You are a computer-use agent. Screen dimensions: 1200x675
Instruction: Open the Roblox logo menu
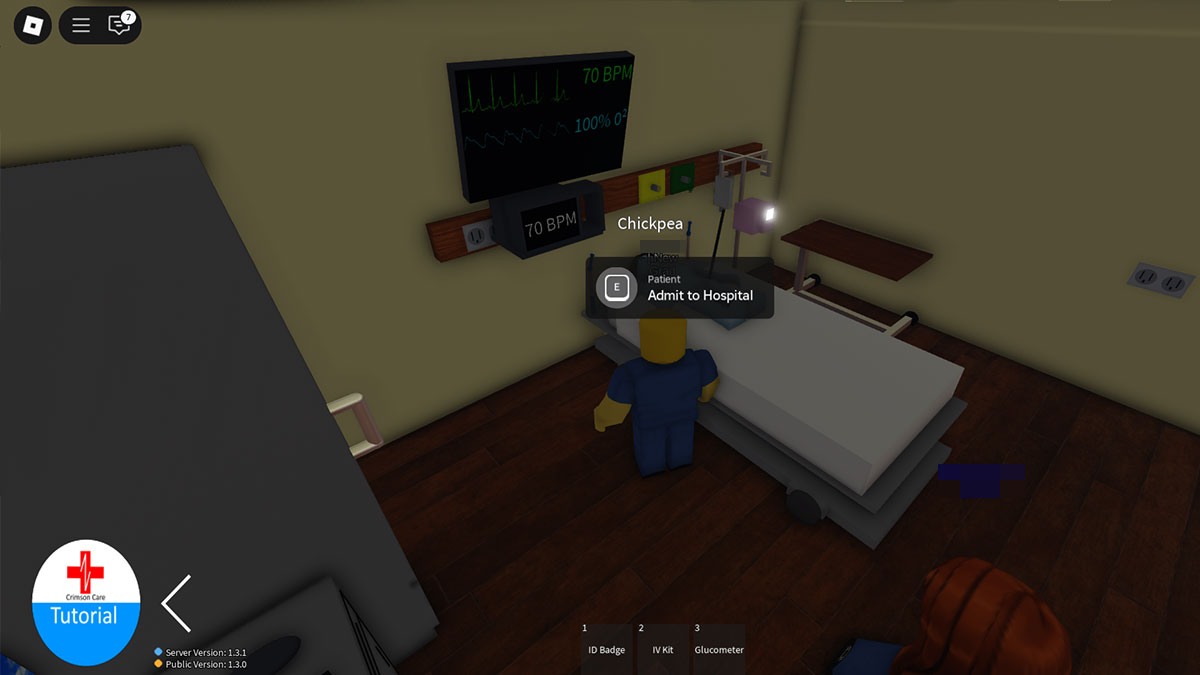click(x=32, y=25)
